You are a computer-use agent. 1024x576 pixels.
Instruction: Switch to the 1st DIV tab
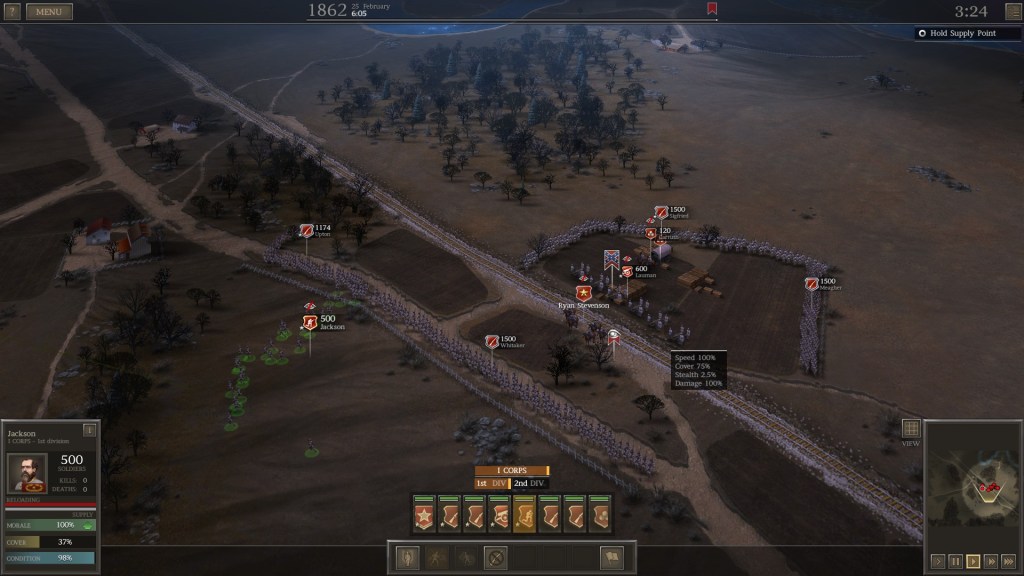491,483
